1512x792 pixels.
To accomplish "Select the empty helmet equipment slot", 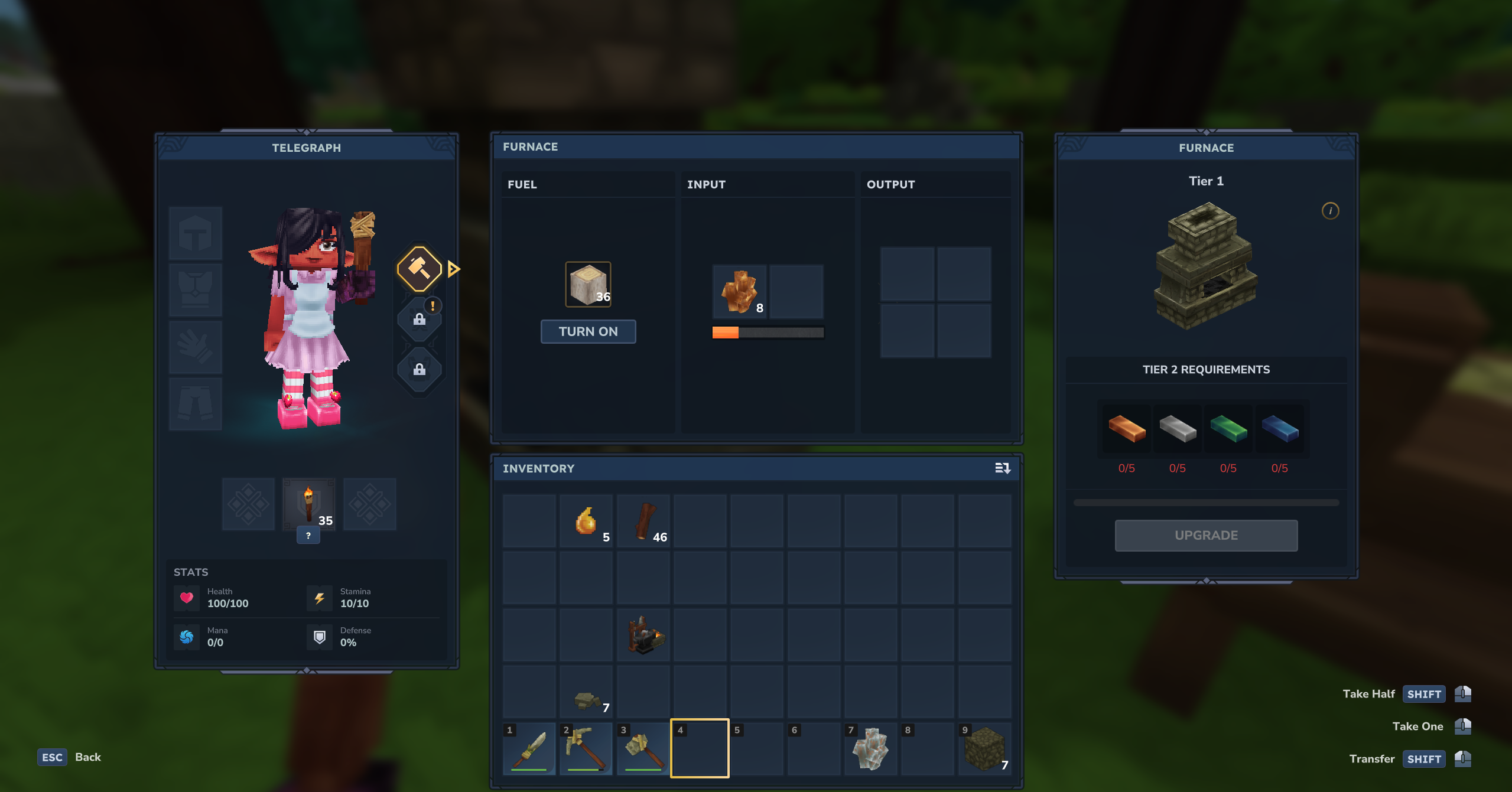I will coord(196,233).
